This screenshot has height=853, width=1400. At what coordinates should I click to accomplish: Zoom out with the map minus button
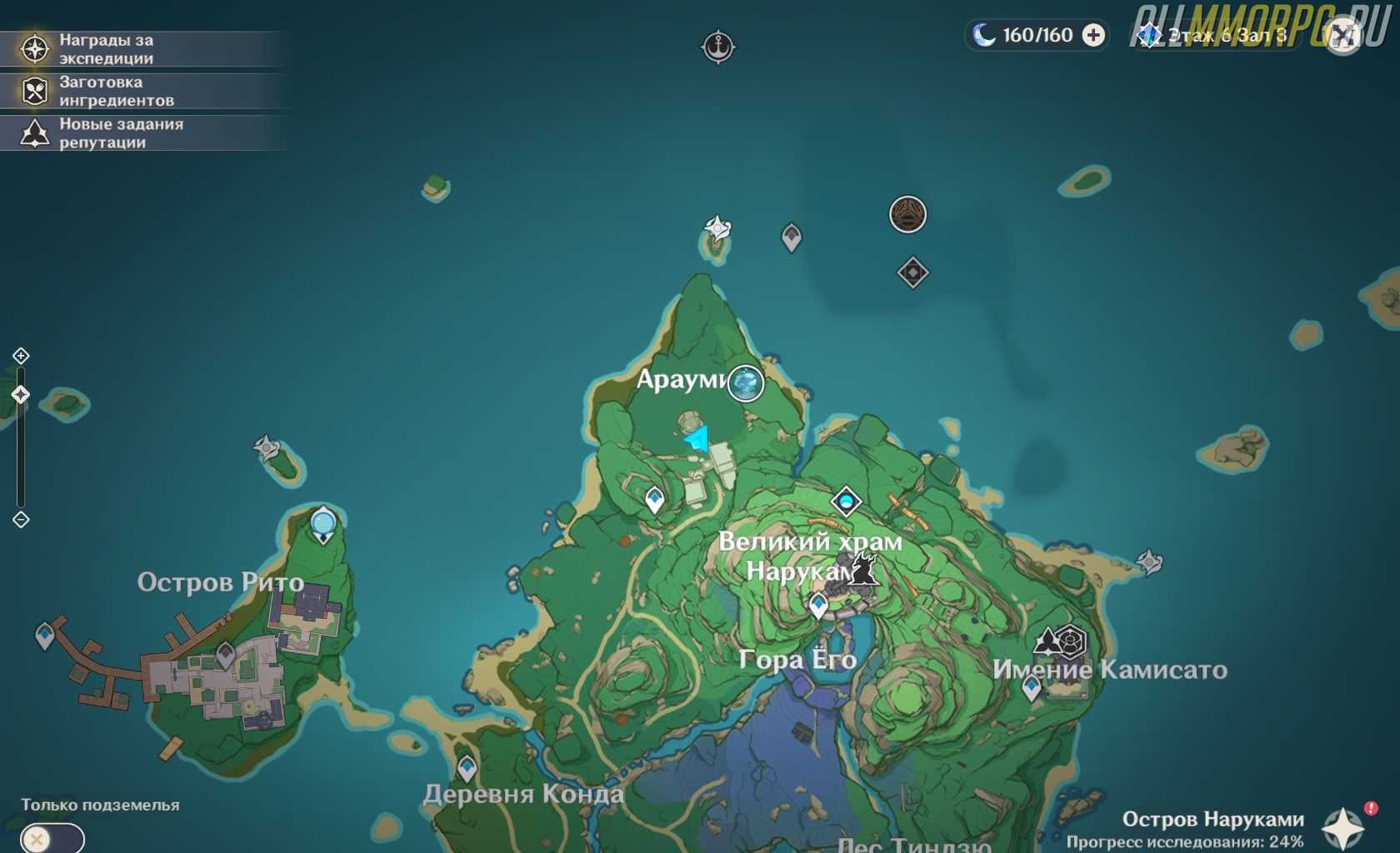(x=21, y=520)
